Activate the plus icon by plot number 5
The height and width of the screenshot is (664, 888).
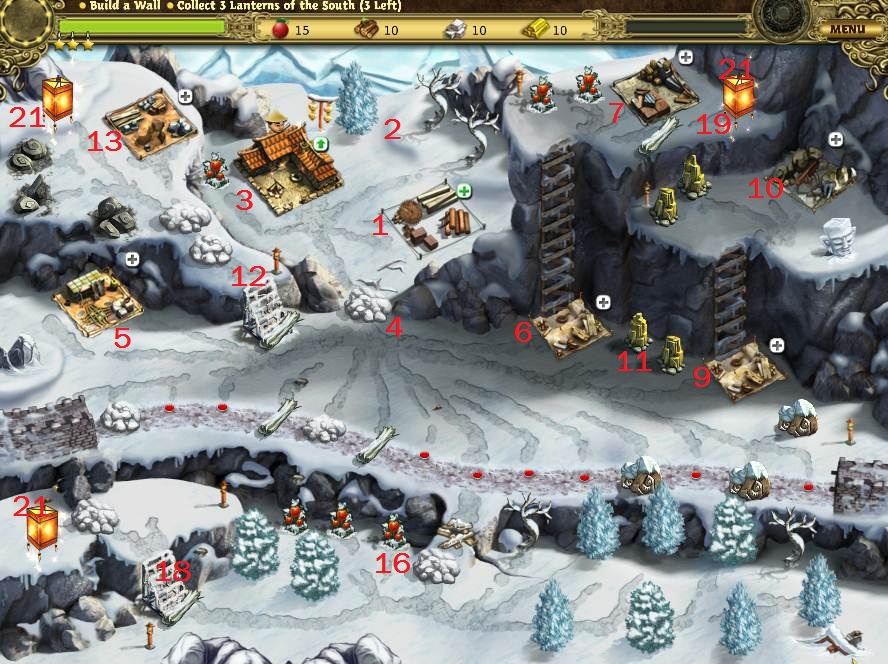point(131,259)
